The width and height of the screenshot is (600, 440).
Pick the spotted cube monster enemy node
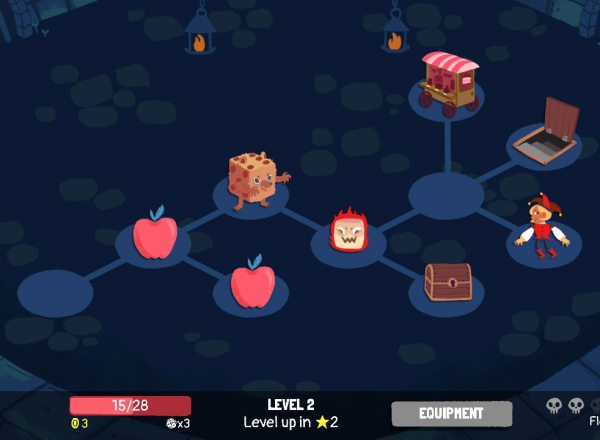(x=252, y=180)
